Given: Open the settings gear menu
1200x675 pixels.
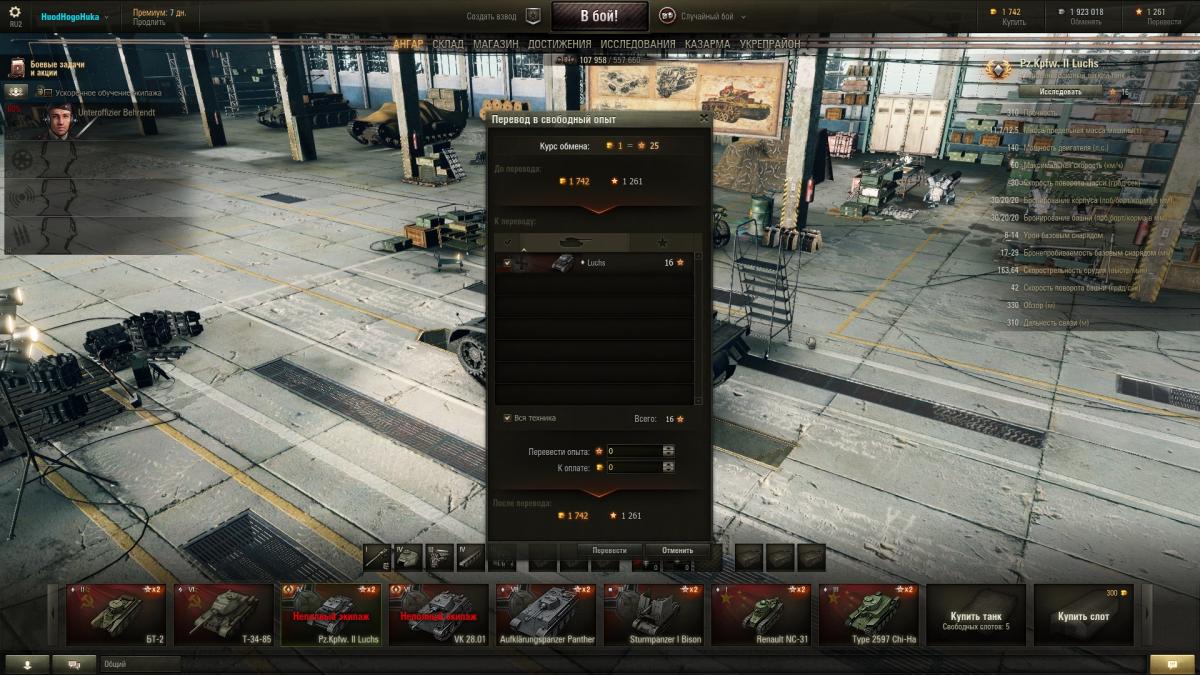Looking at the screenshot, I should (14, 11).
